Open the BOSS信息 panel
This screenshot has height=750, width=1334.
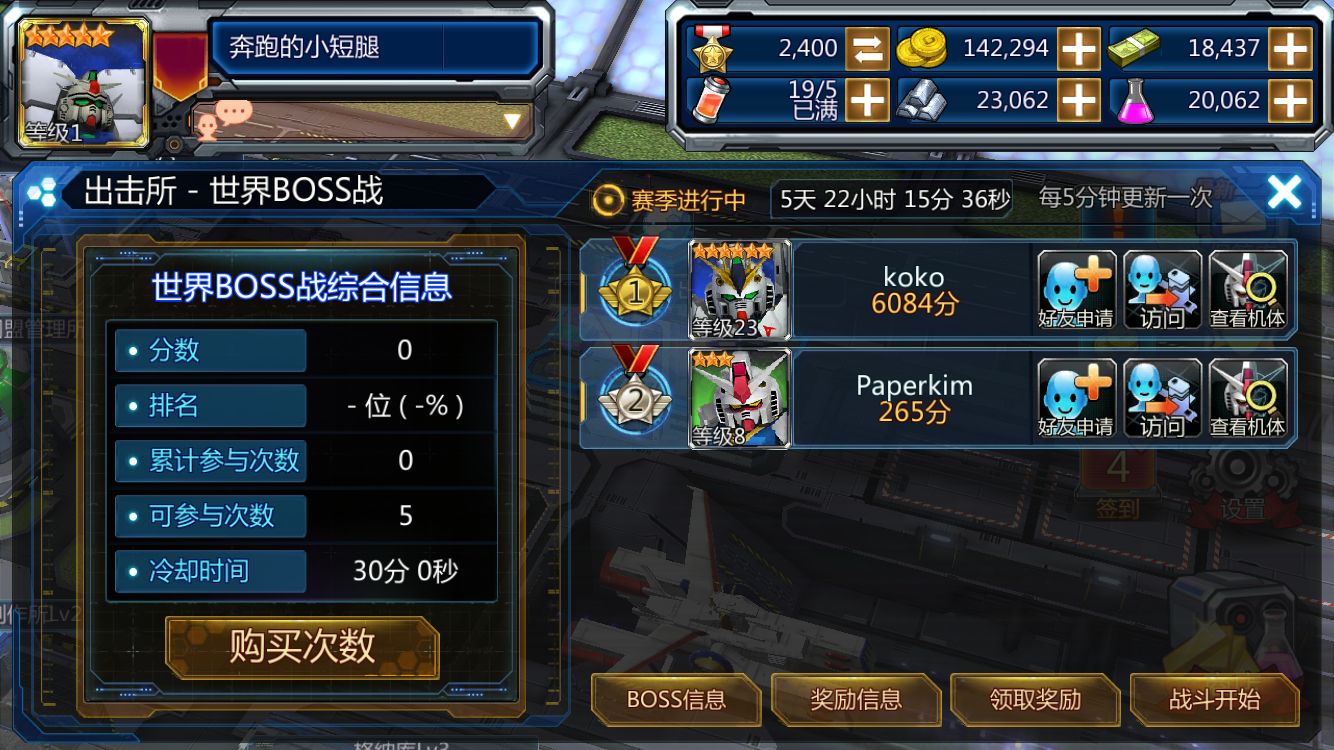click(x=676, y=700)
